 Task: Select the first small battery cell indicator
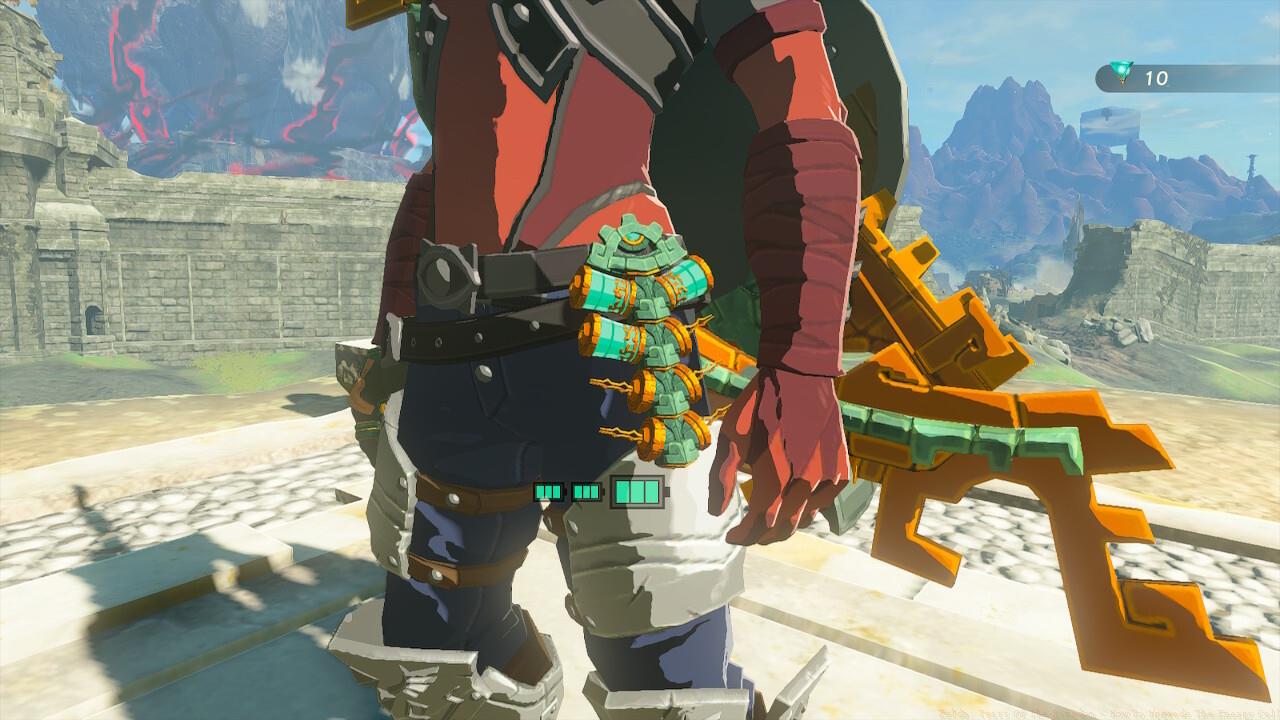click(549, 492)
